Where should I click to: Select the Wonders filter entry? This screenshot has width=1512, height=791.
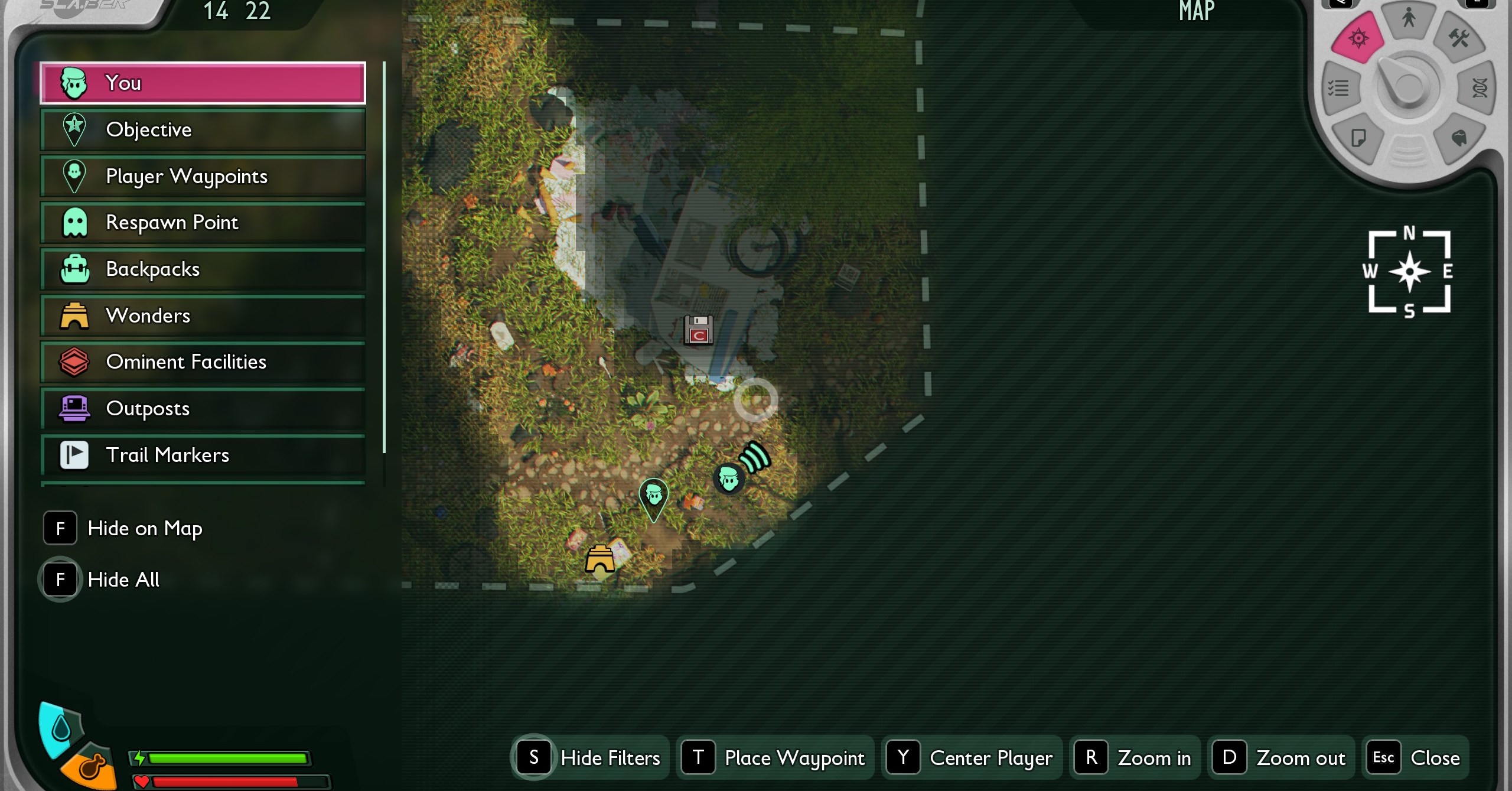point(203,315)
